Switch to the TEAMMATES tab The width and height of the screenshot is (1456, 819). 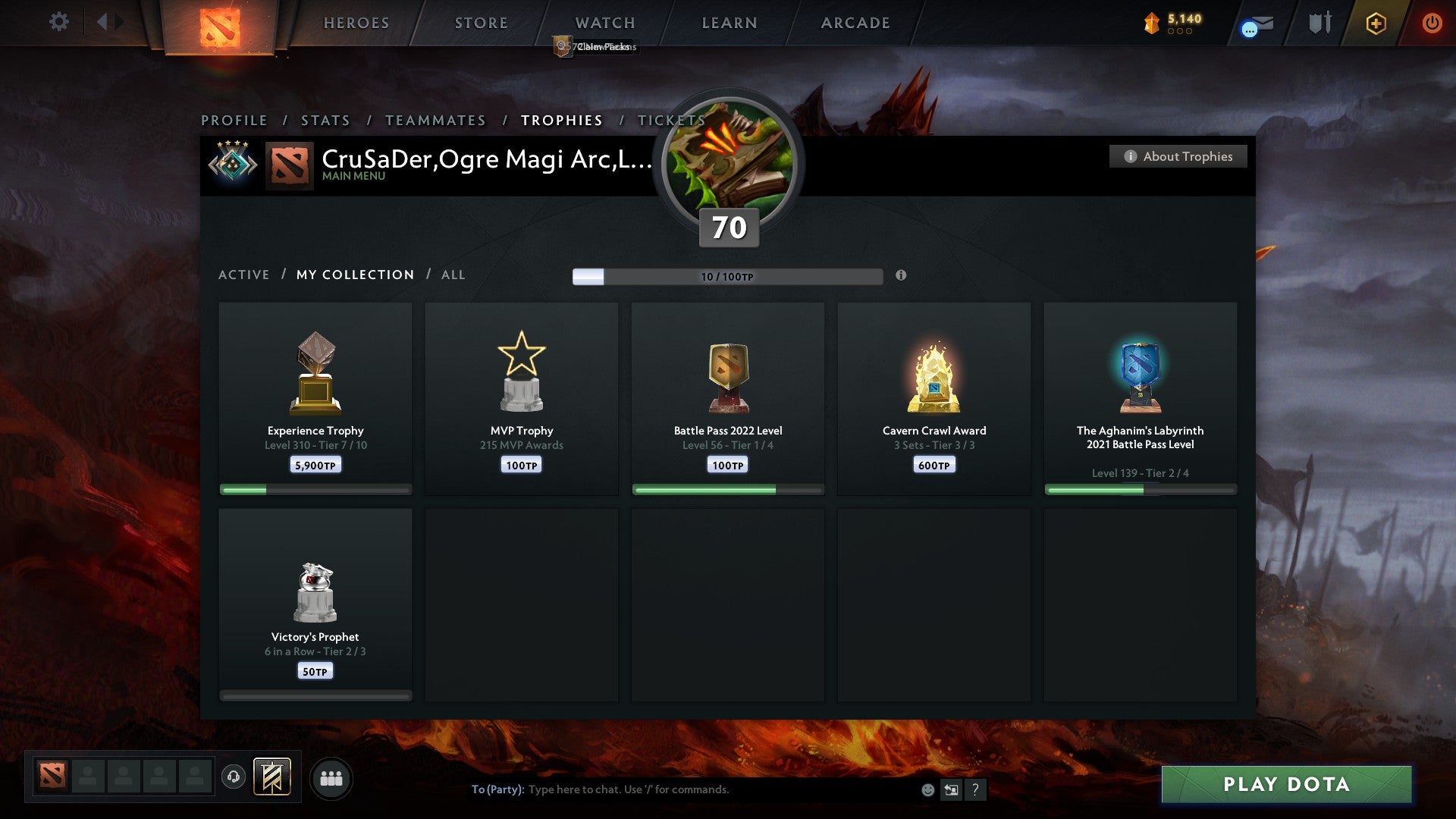[436, 120]
